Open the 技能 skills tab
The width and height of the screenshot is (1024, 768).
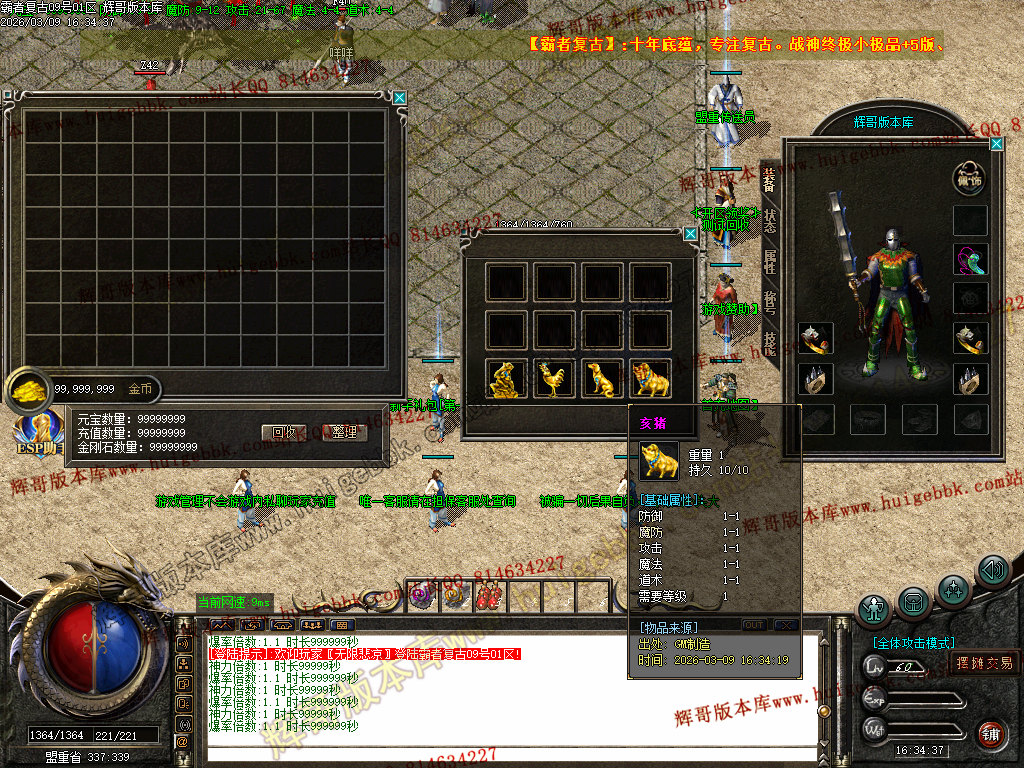point(770,341)
